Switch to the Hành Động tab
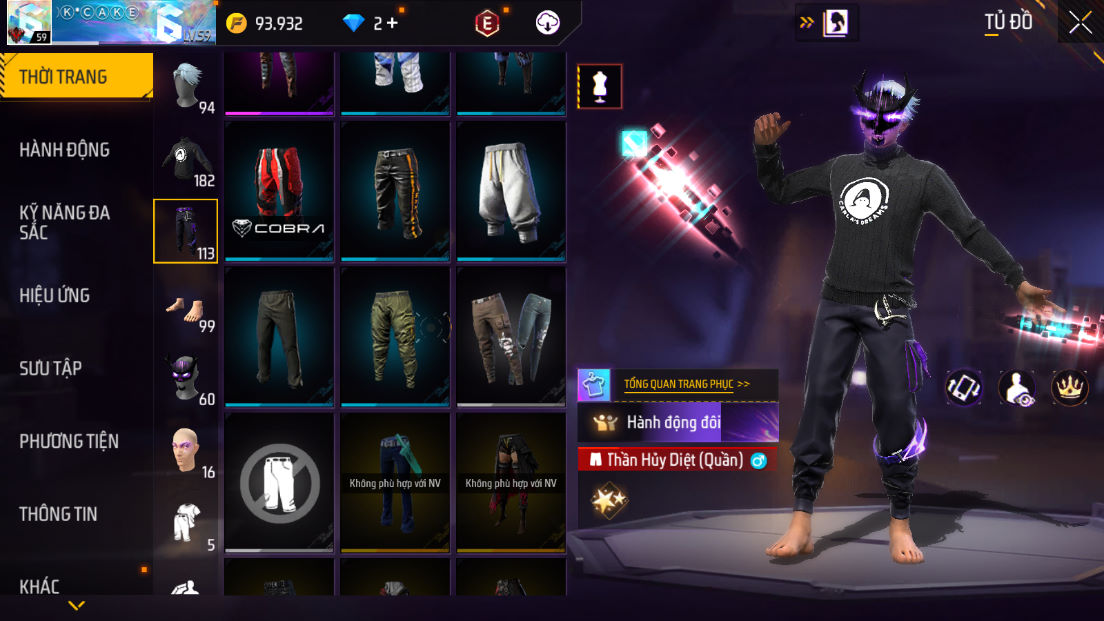This screenshot has height=621, width=1104. (x=65, y=150)
